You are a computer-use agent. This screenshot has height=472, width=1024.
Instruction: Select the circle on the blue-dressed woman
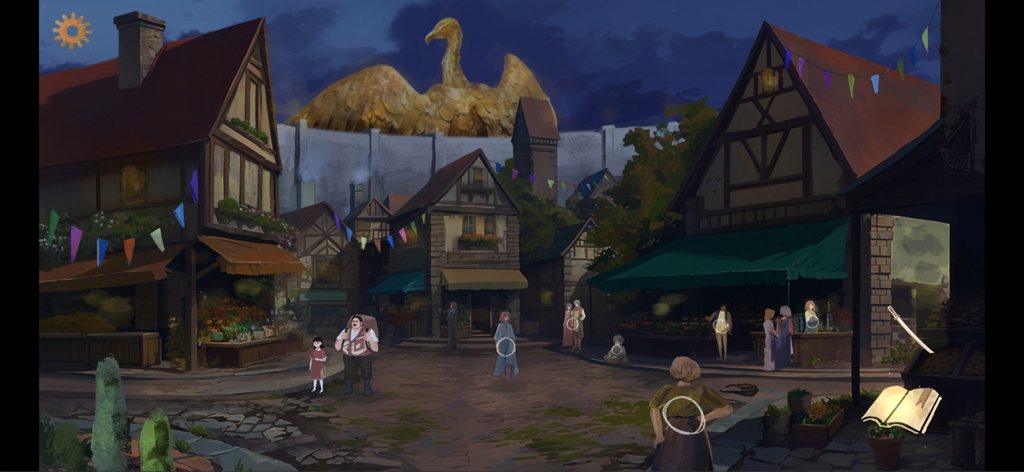coord(506,347)
